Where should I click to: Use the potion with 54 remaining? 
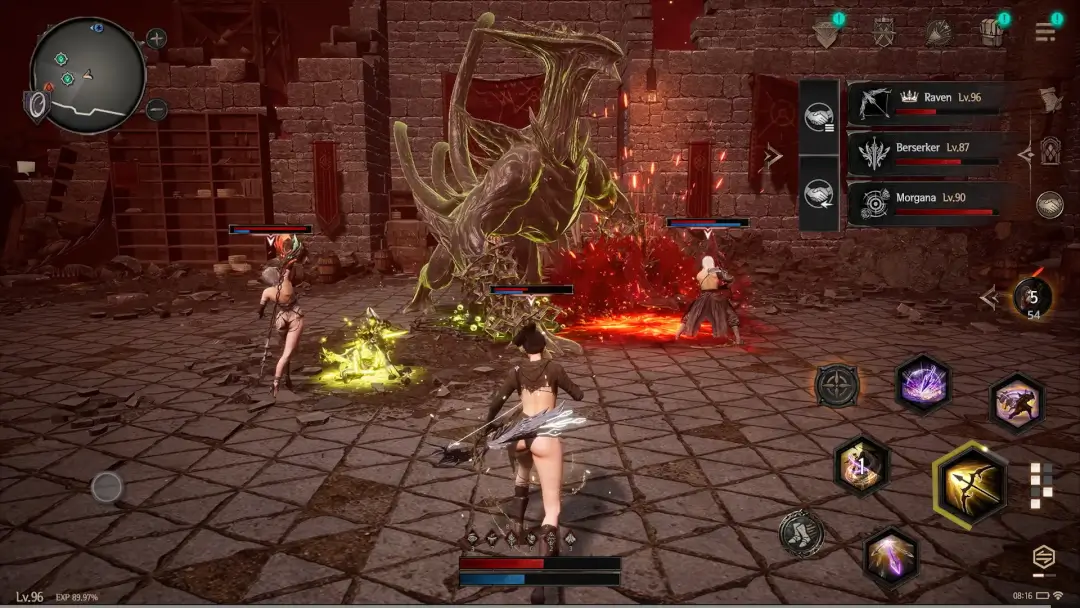[x=1031, y=297]
